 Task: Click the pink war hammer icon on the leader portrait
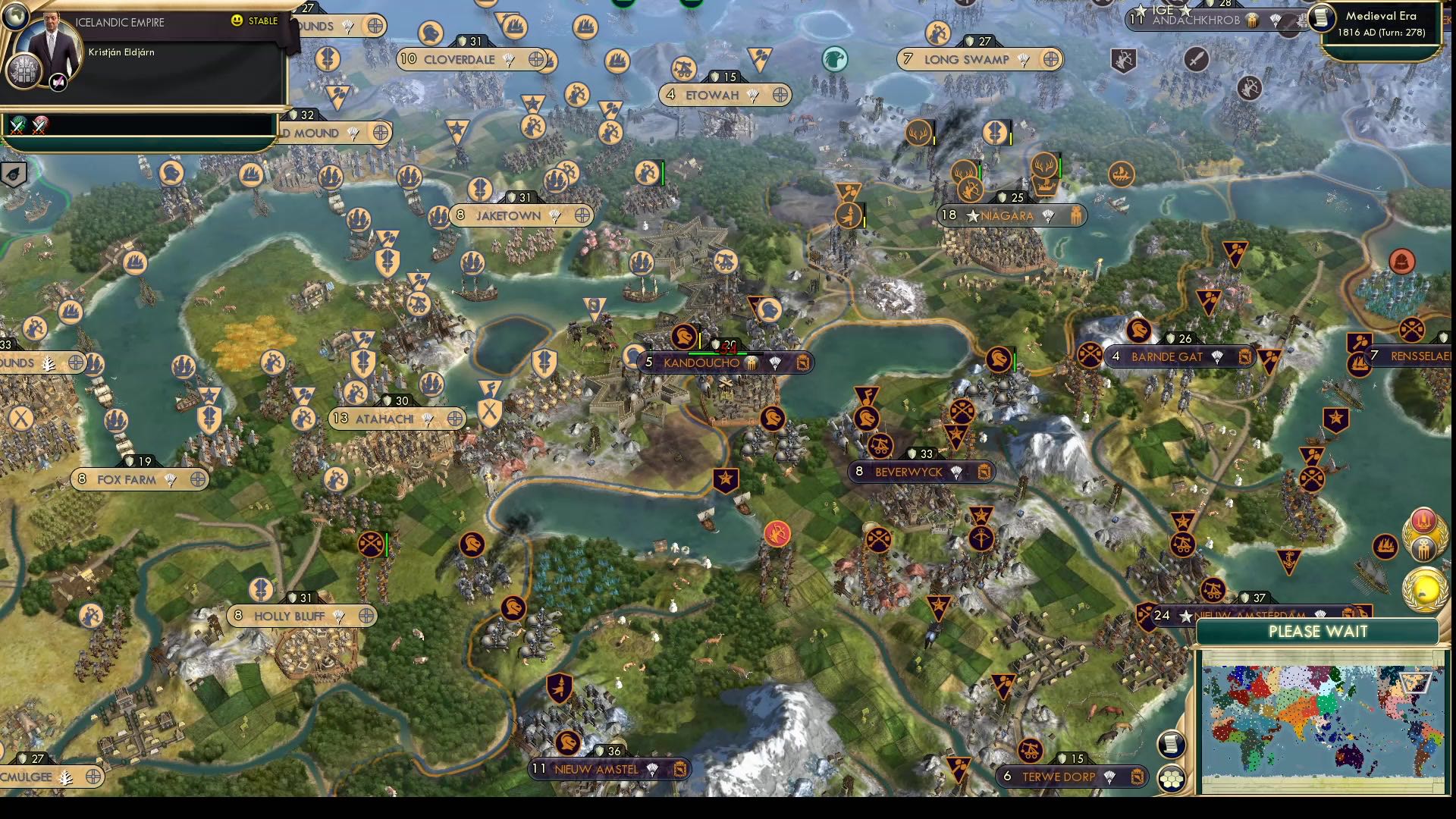(x=57, y=82)
